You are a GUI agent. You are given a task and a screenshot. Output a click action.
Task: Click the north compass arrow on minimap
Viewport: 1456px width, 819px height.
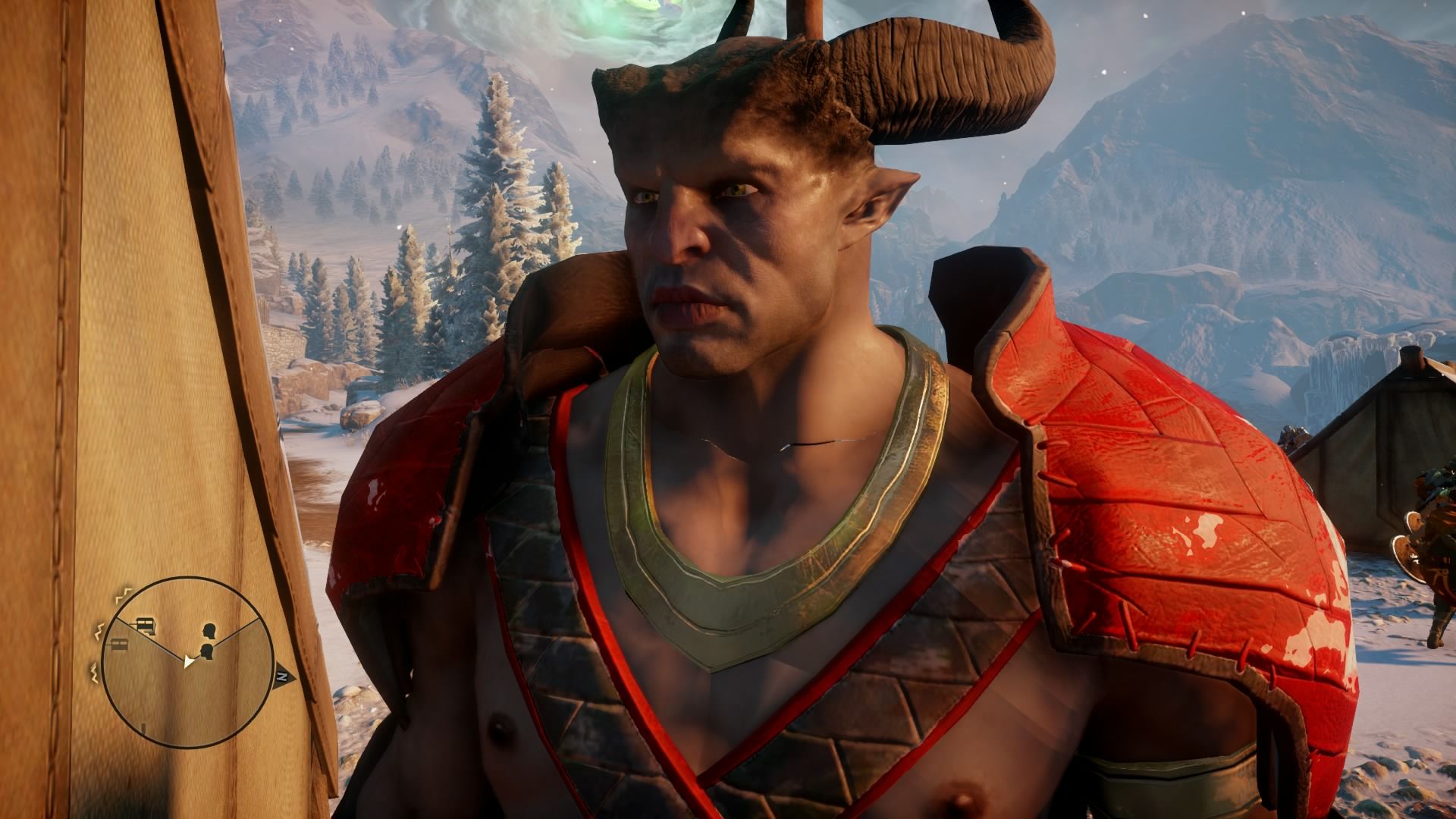[x=281, y=673]
